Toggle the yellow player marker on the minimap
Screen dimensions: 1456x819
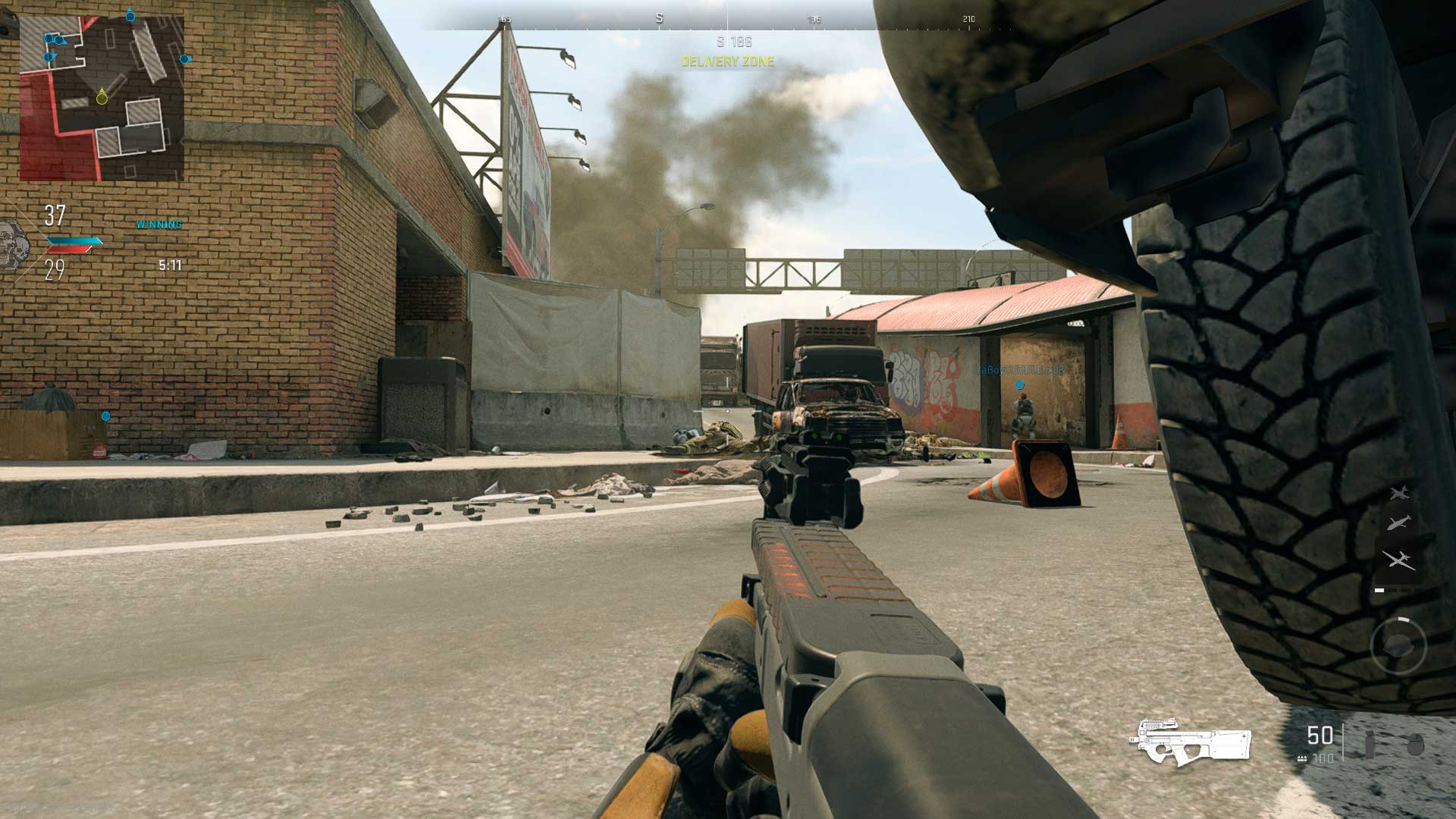(x=101, y=99)
